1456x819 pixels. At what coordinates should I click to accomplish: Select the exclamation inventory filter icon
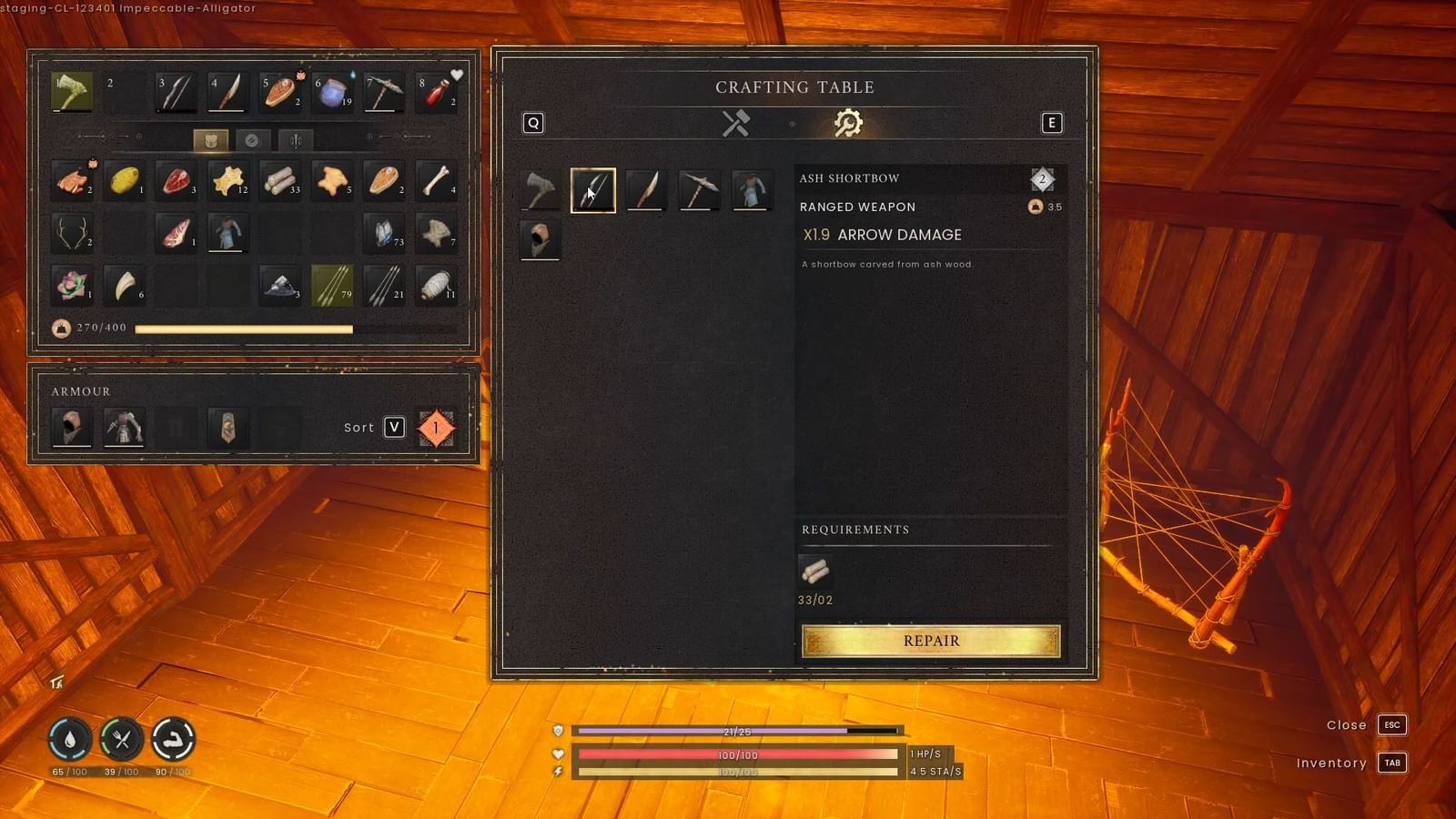[x=296, y=139]
